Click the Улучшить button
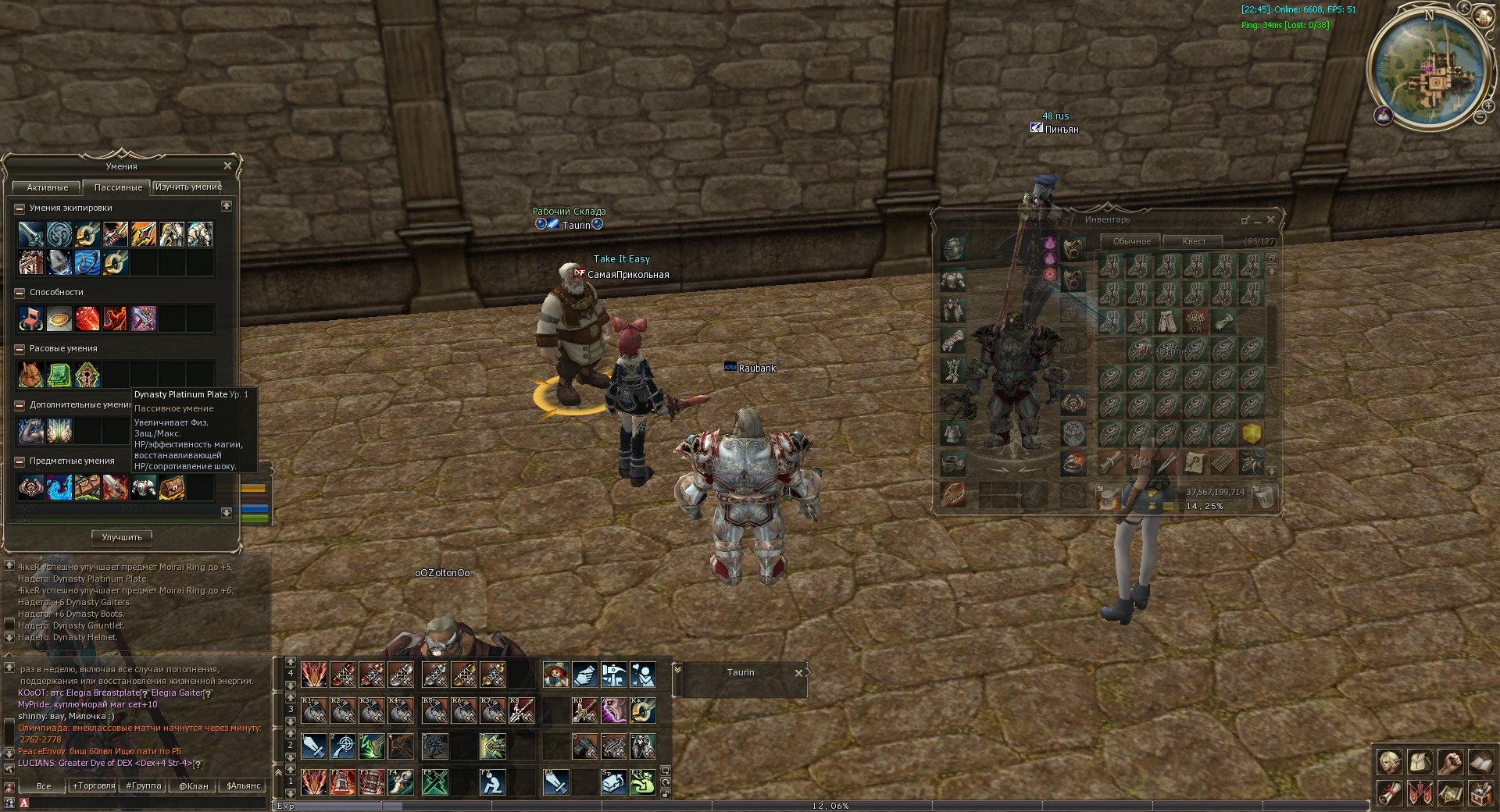The width and height of the screenshot is (1500, 812). (x=122, y=537)
